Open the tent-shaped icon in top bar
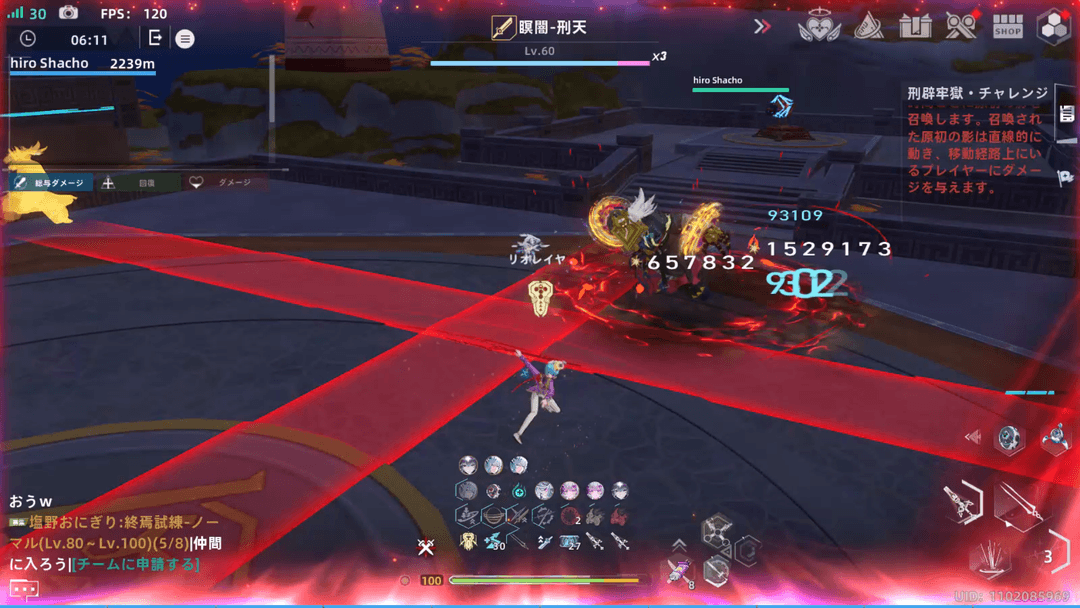Image resolution: width=1080 pixels, height=608 pixels. tap(868, 27)
